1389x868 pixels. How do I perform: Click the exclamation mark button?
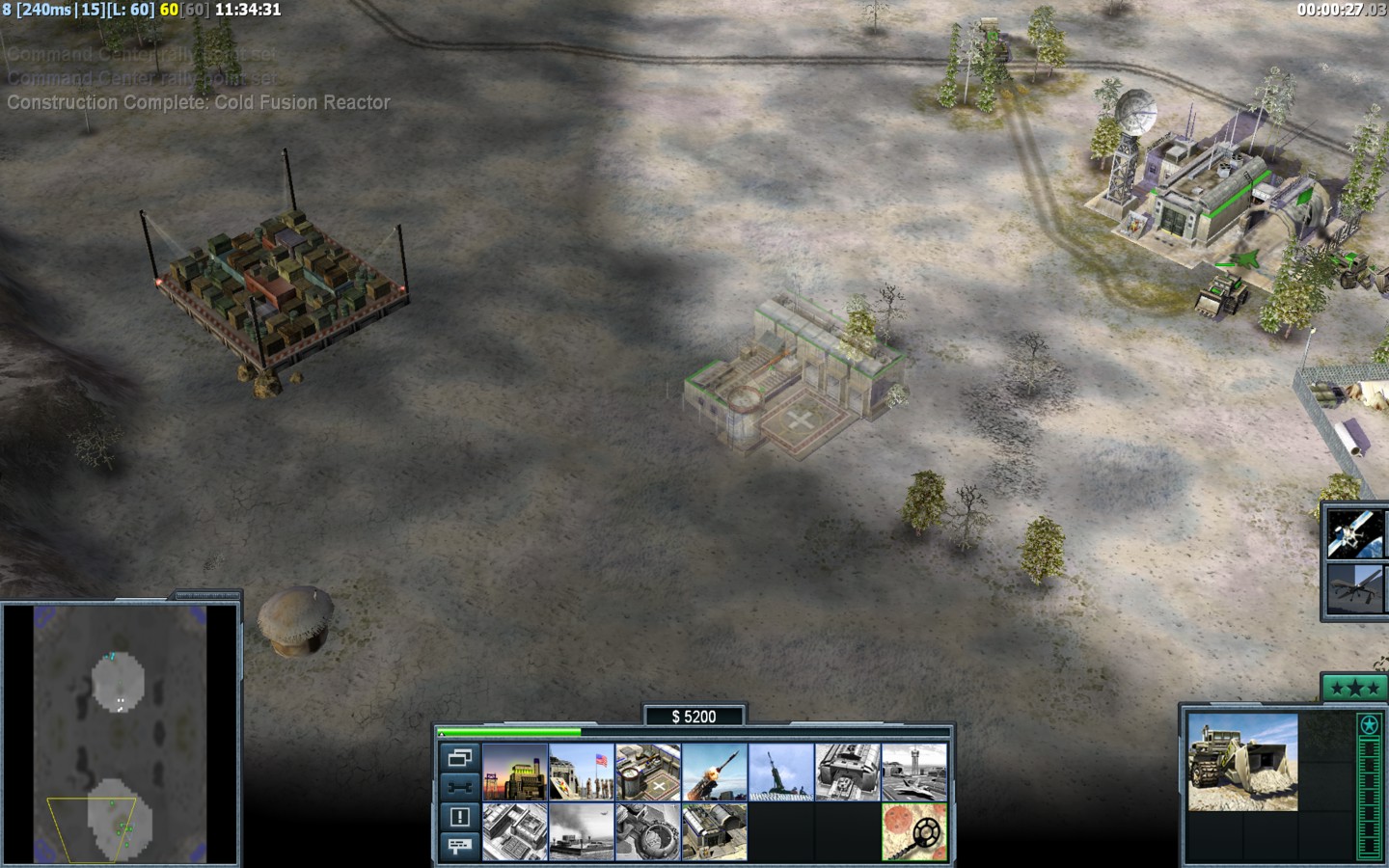(x=460, y=817)
